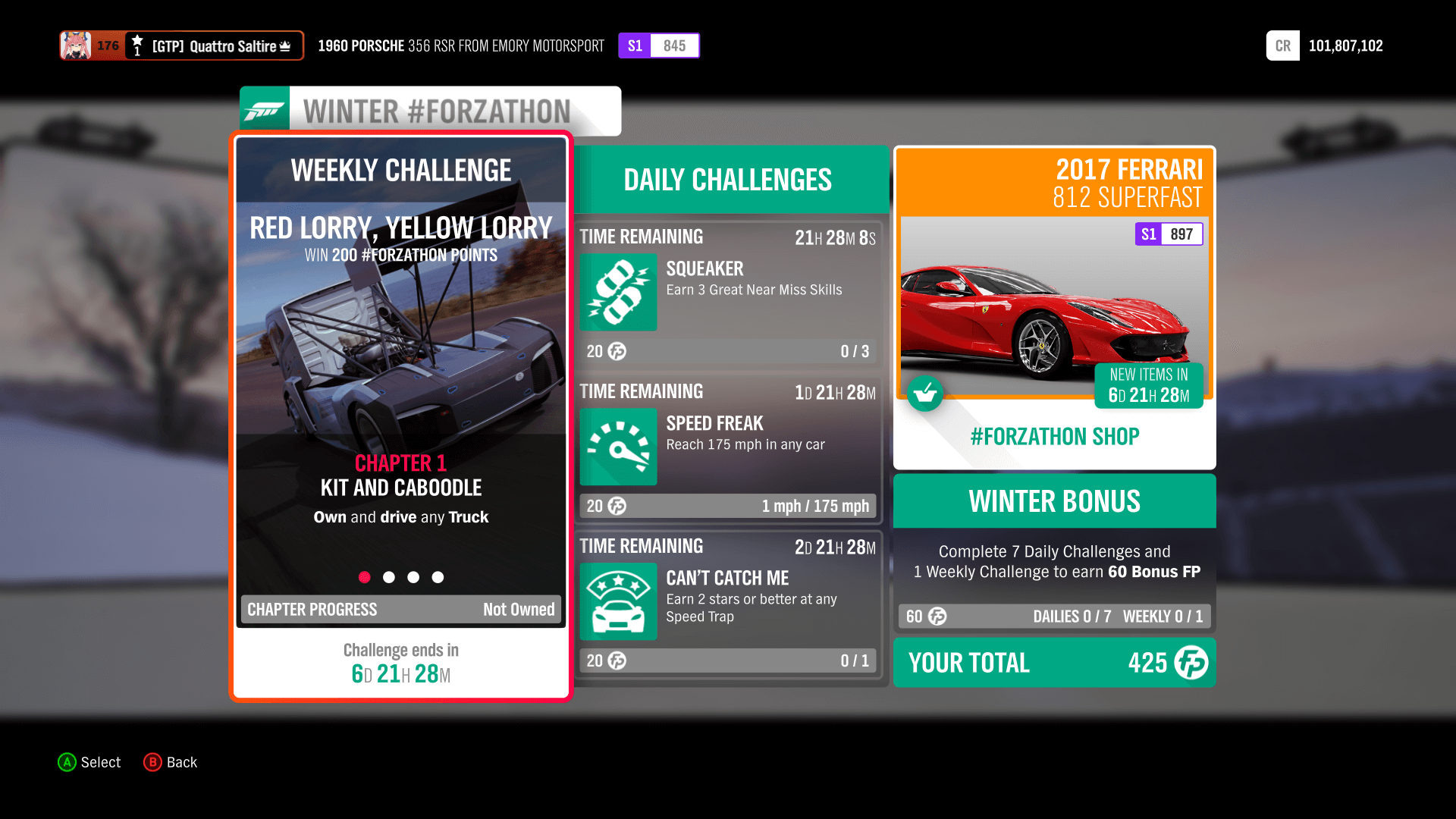Open the #Forzathon Shop section
This screenshot has height=819, width=1456.
[x=1054, y=436]
